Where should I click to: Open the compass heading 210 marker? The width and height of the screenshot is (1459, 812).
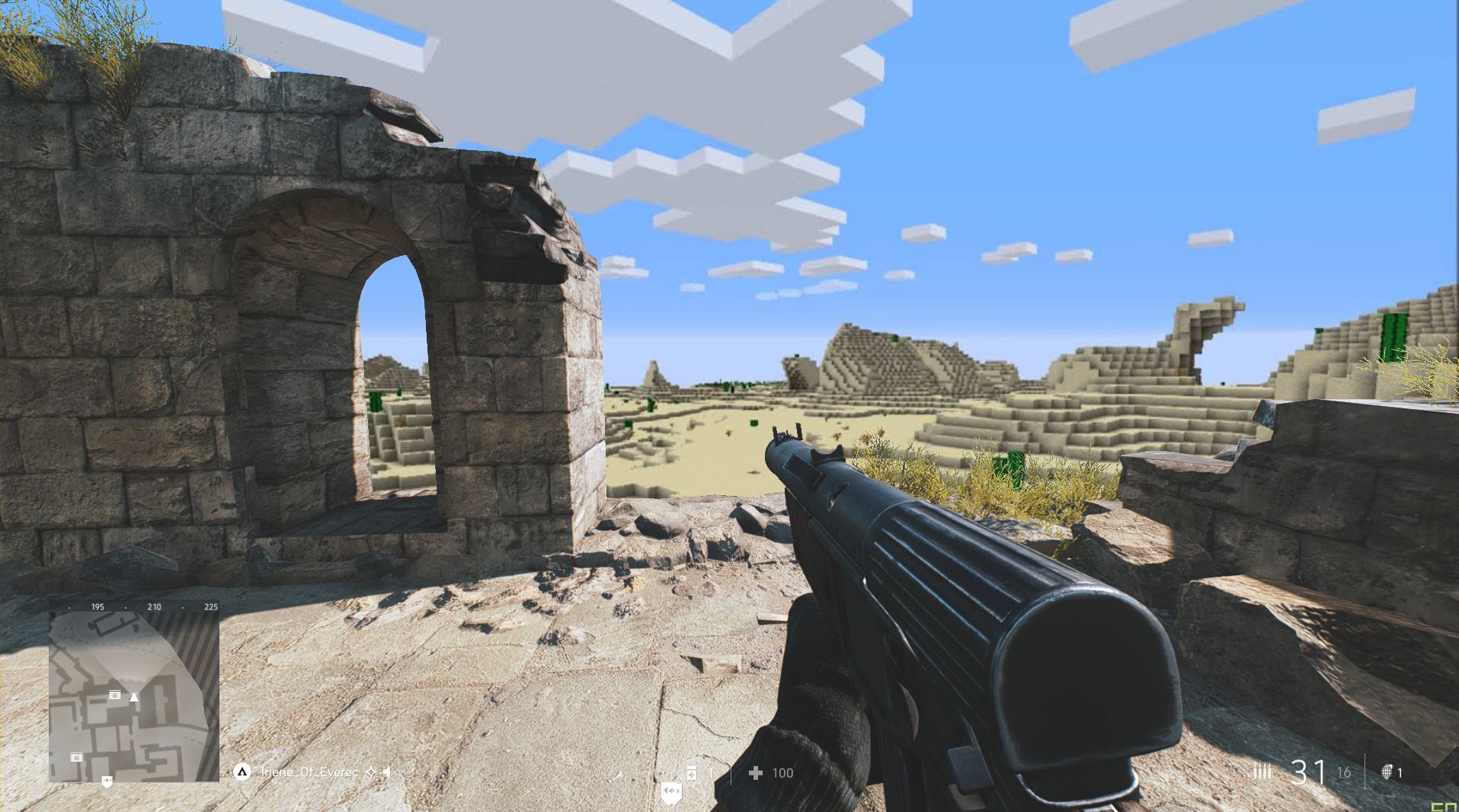(x=153, y=607)
